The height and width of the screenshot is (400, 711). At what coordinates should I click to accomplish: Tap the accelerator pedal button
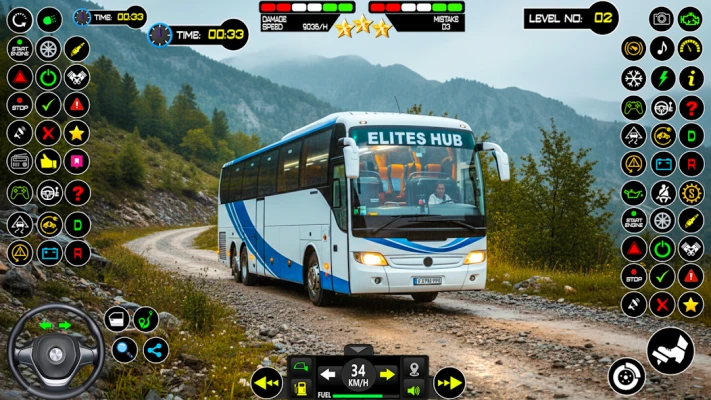tap(670, 350)
